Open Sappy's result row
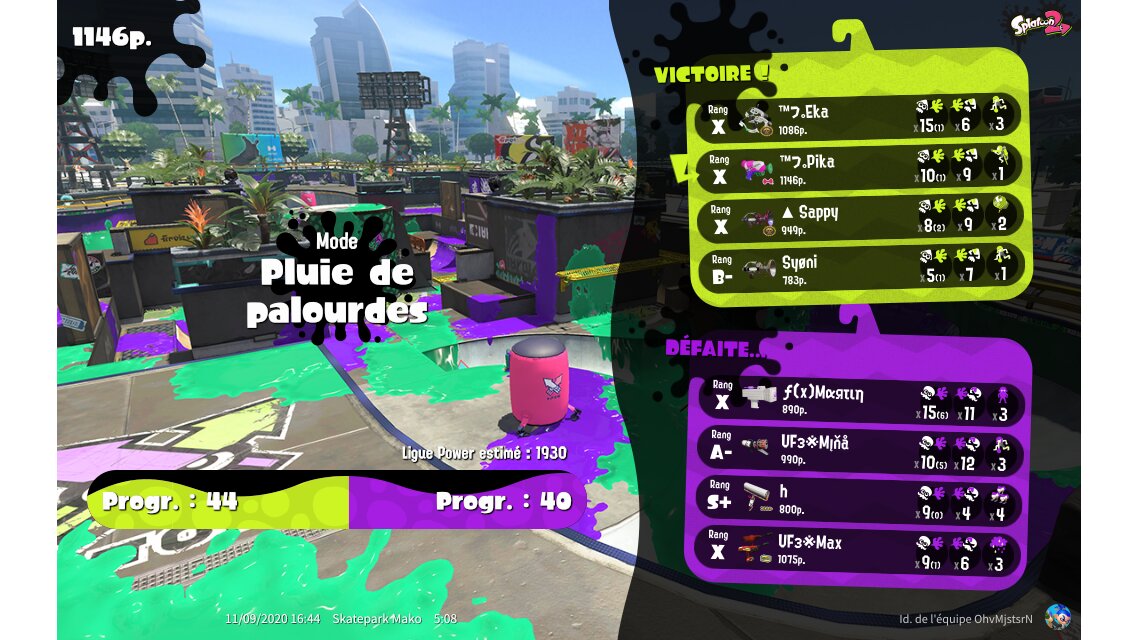 pos(858,218)
